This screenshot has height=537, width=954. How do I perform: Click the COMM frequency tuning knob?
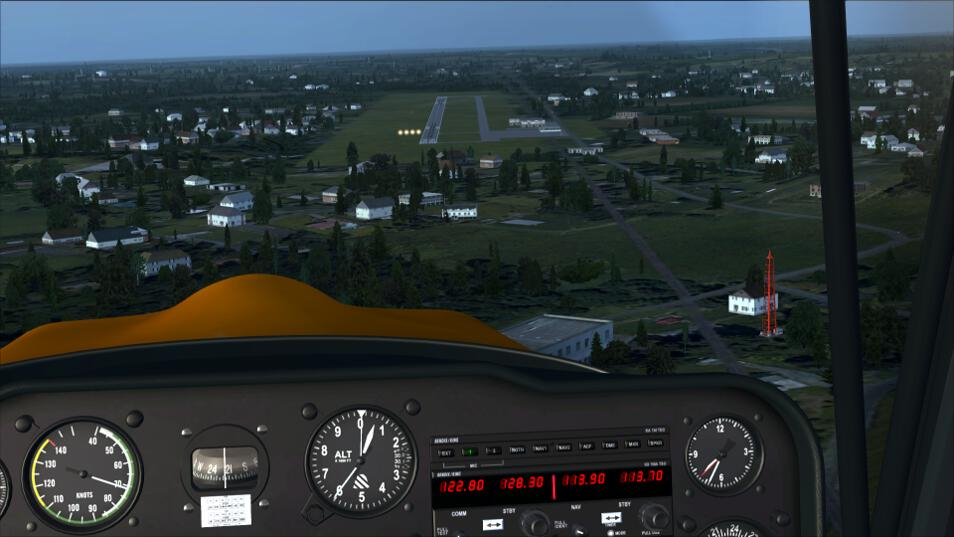[535, 522]
